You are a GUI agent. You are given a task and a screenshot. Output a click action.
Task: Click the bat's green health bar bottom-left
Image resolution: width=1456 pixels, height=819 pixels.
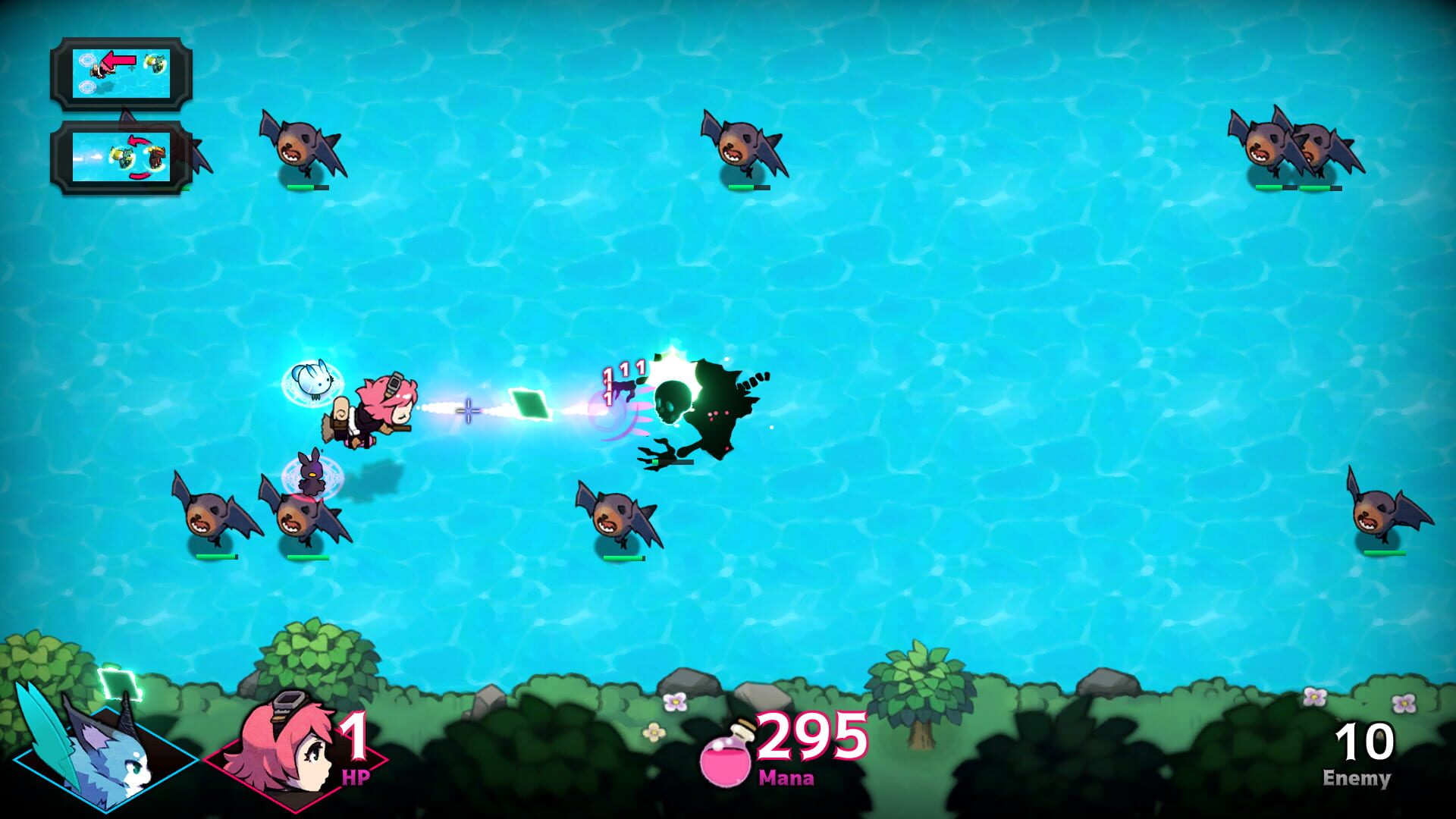[x=216, y=555]
